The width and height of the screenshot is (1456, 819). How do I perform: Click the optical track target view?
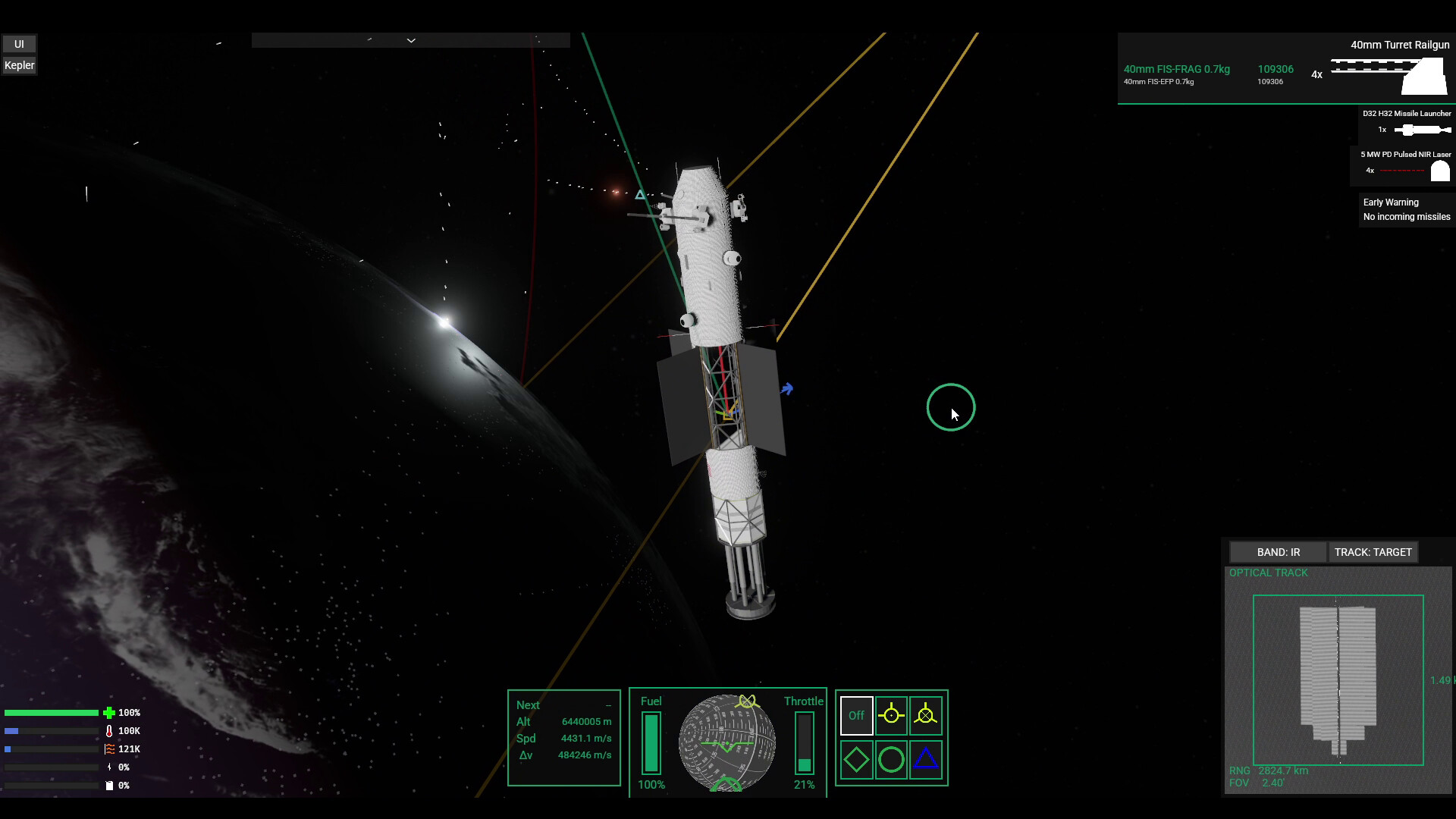tap(1338, 679)
